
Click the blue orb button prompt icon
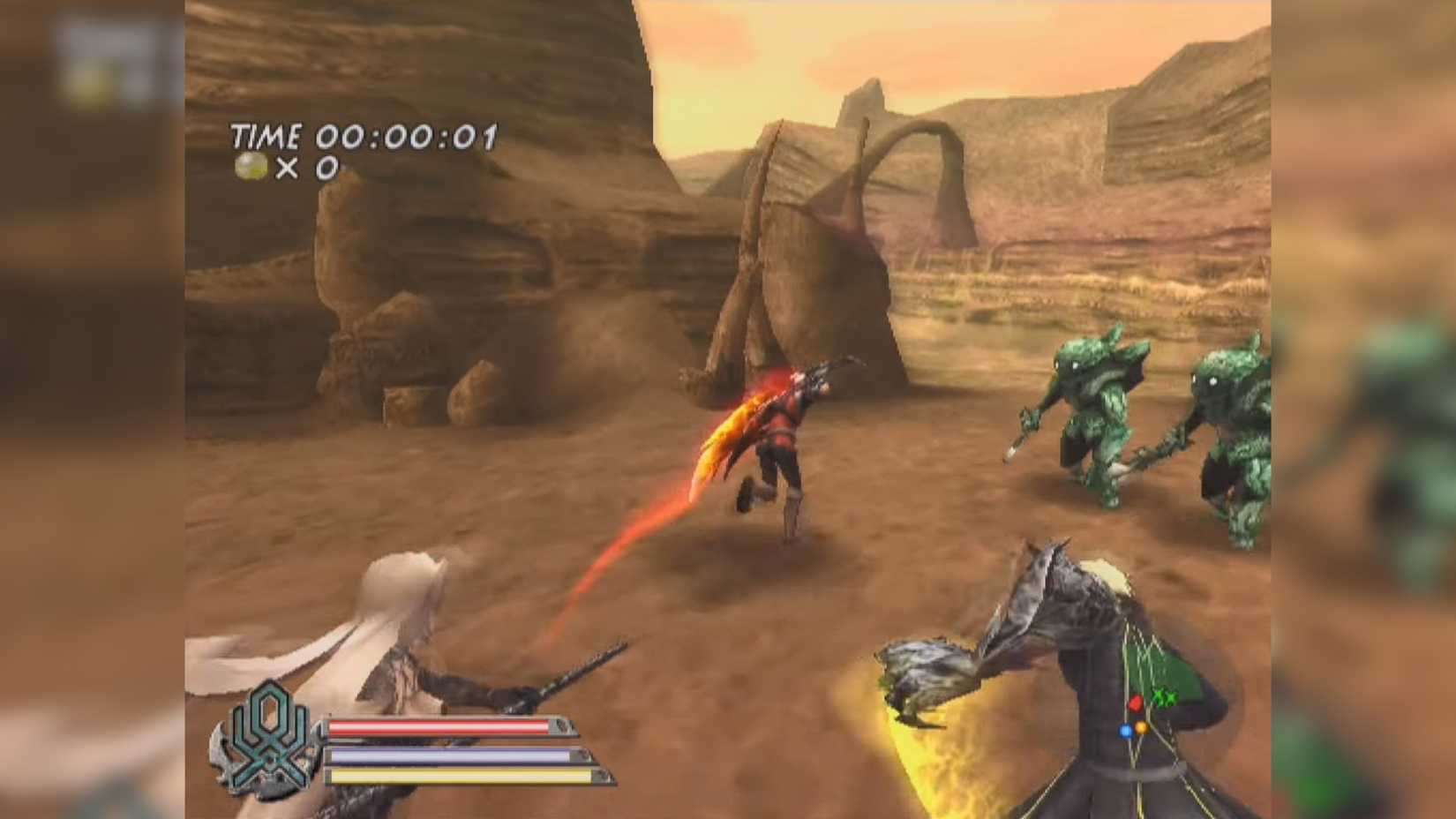pos(1126,731)
